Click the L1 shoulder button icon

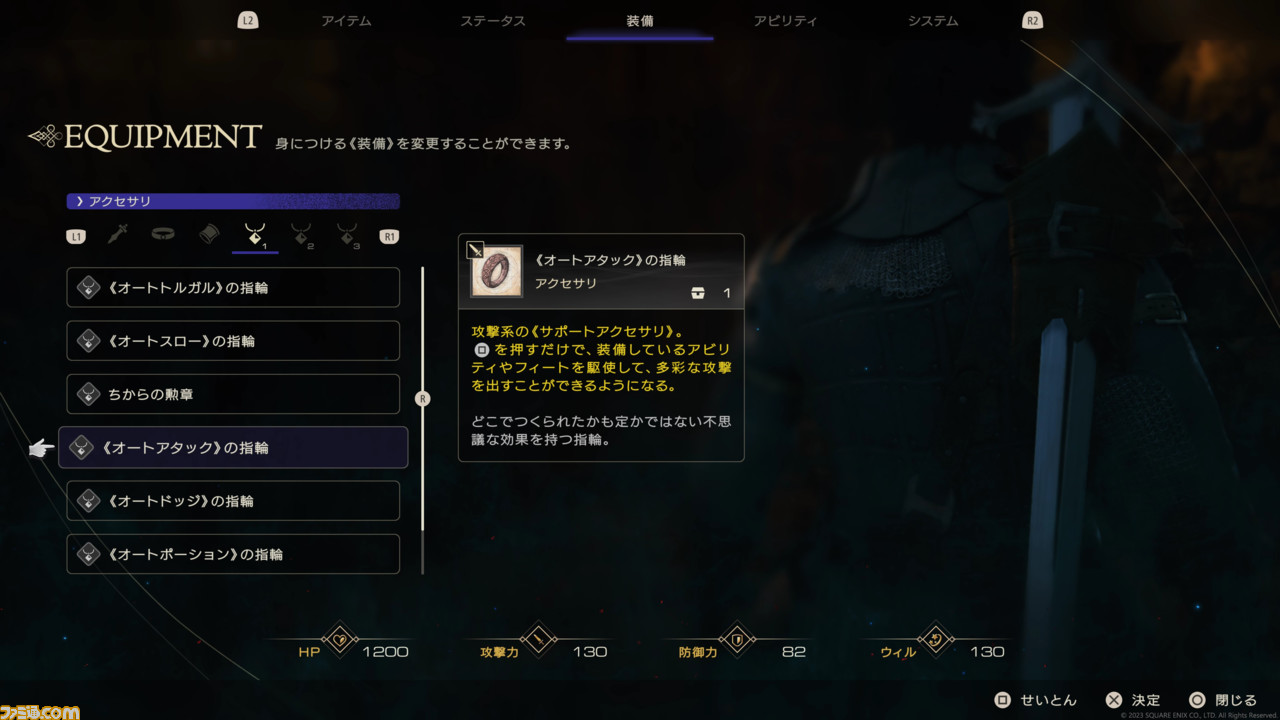(77, 235)
